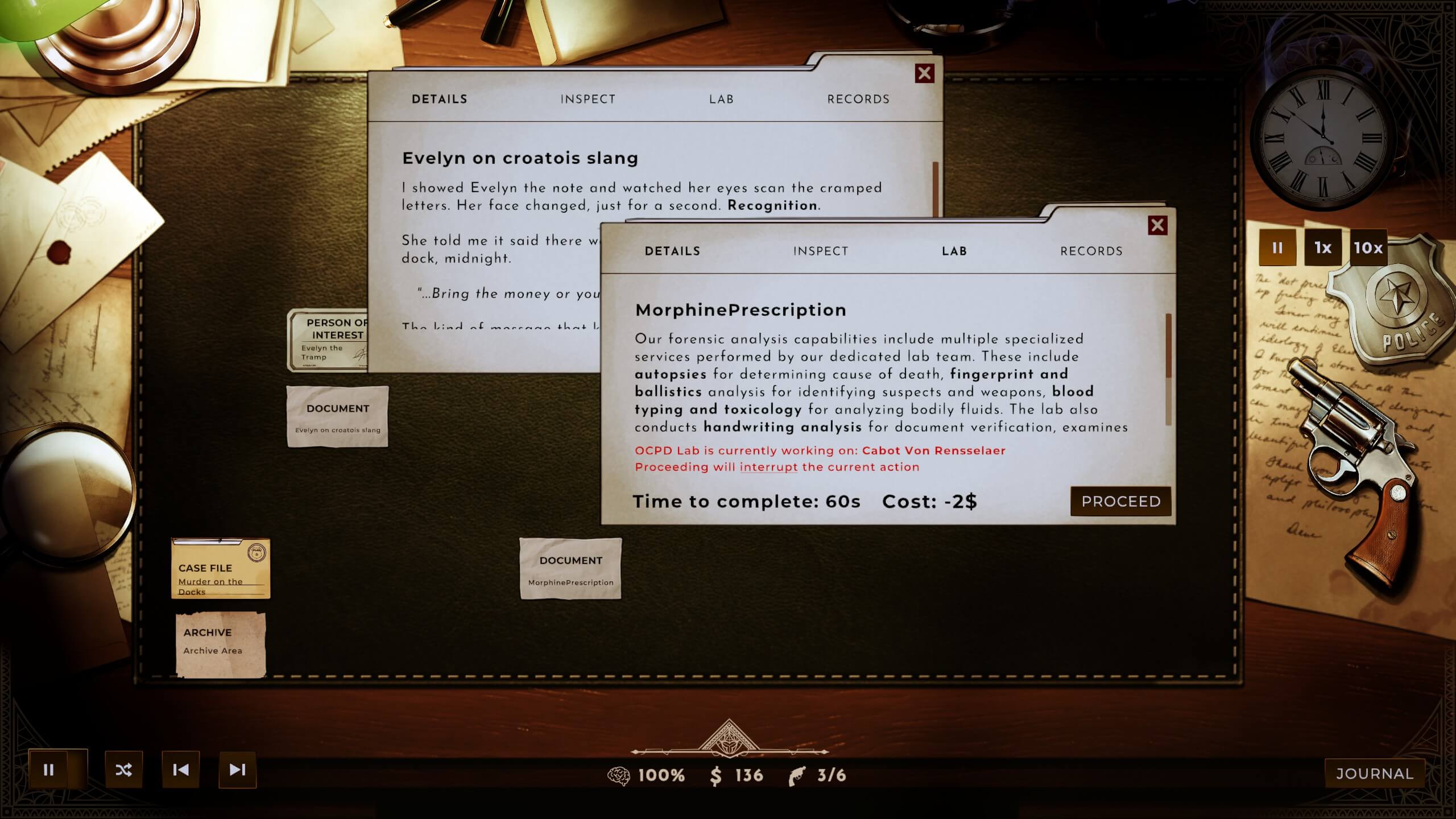
Task: Select the skip-forward icon on bottom bar
Action: [237, 770]
